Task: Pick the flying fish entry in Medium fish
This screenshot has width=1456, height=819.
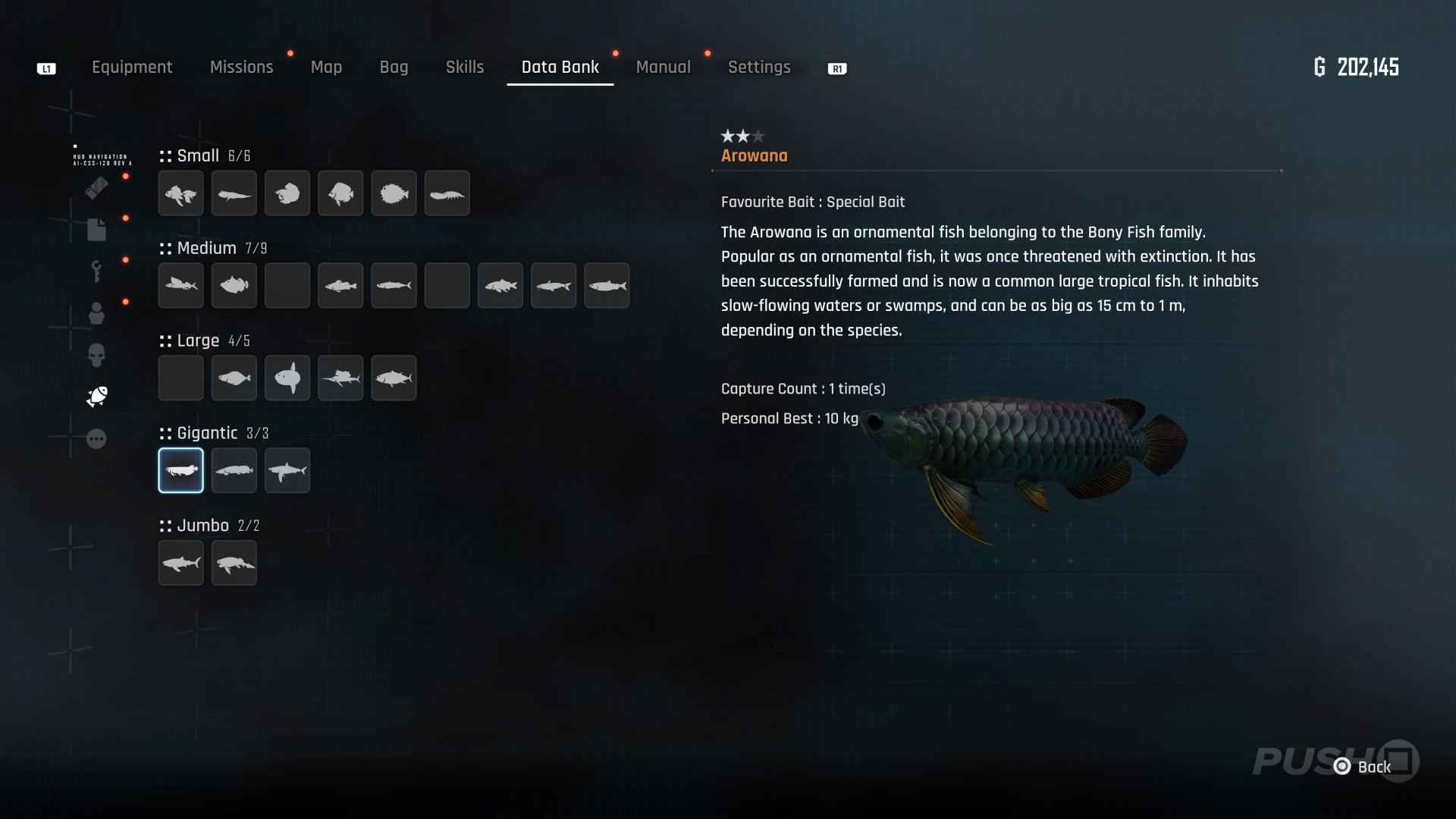Action: coord(180,286)
